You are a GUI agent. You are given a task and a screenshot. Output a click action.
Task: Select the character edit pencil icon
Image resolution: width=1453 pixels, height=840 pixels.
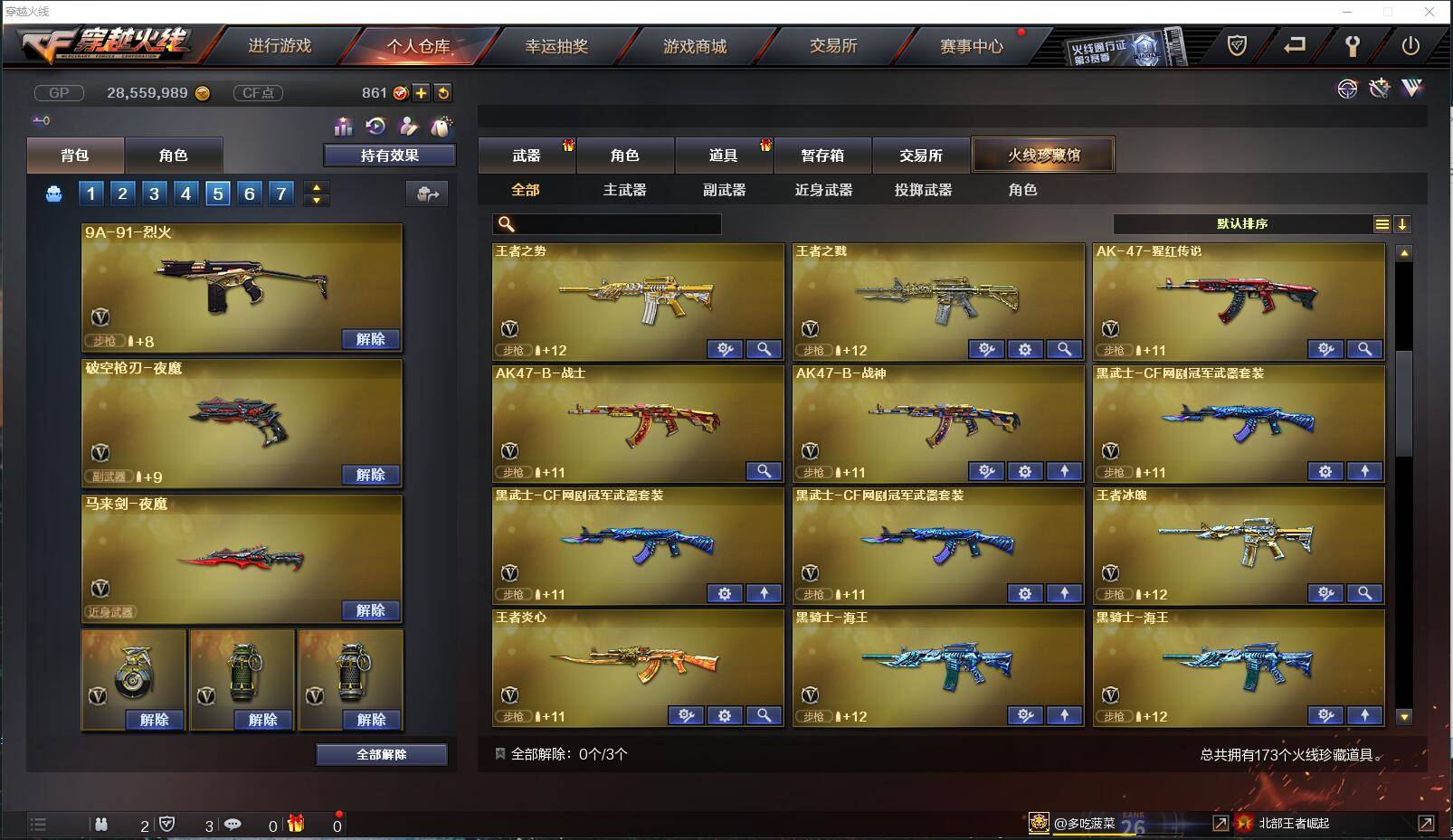[x=411, y=127]
